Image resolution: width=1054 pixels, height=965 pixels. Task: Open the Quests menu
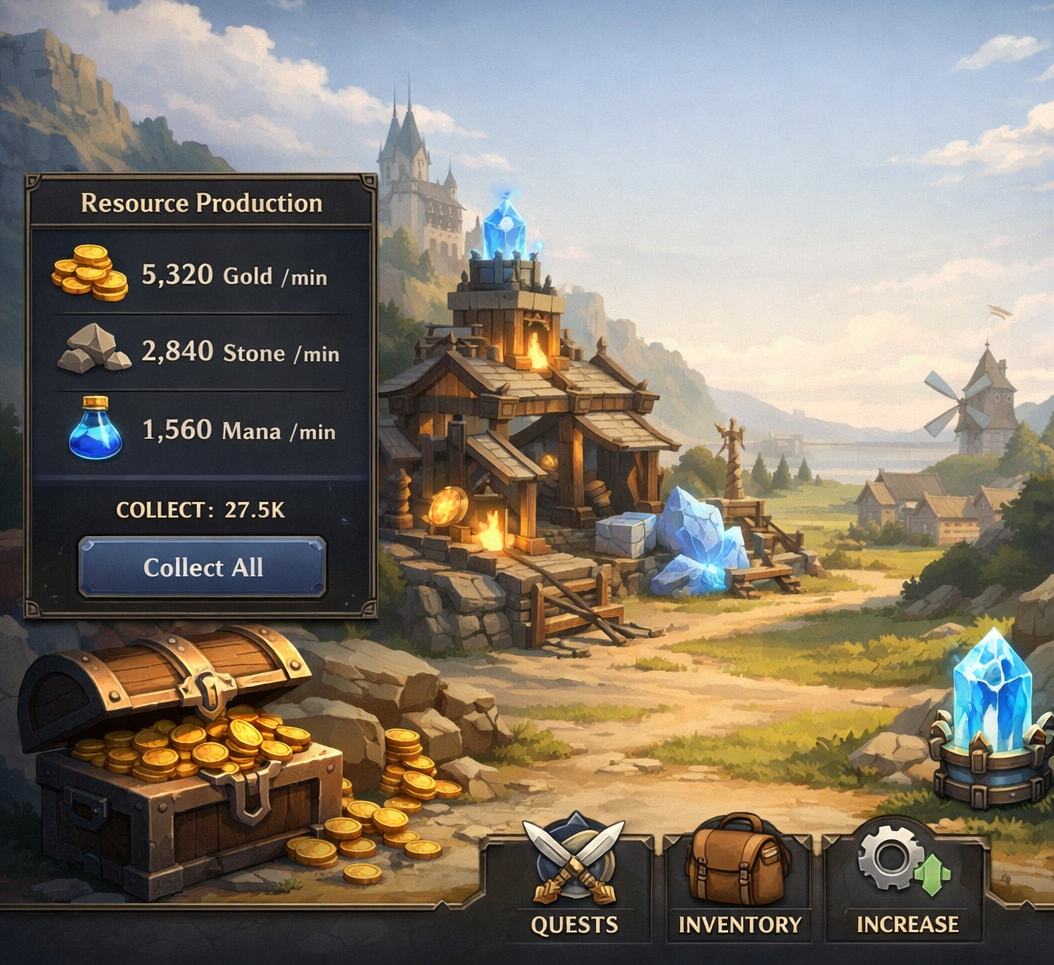coord(573,879)
